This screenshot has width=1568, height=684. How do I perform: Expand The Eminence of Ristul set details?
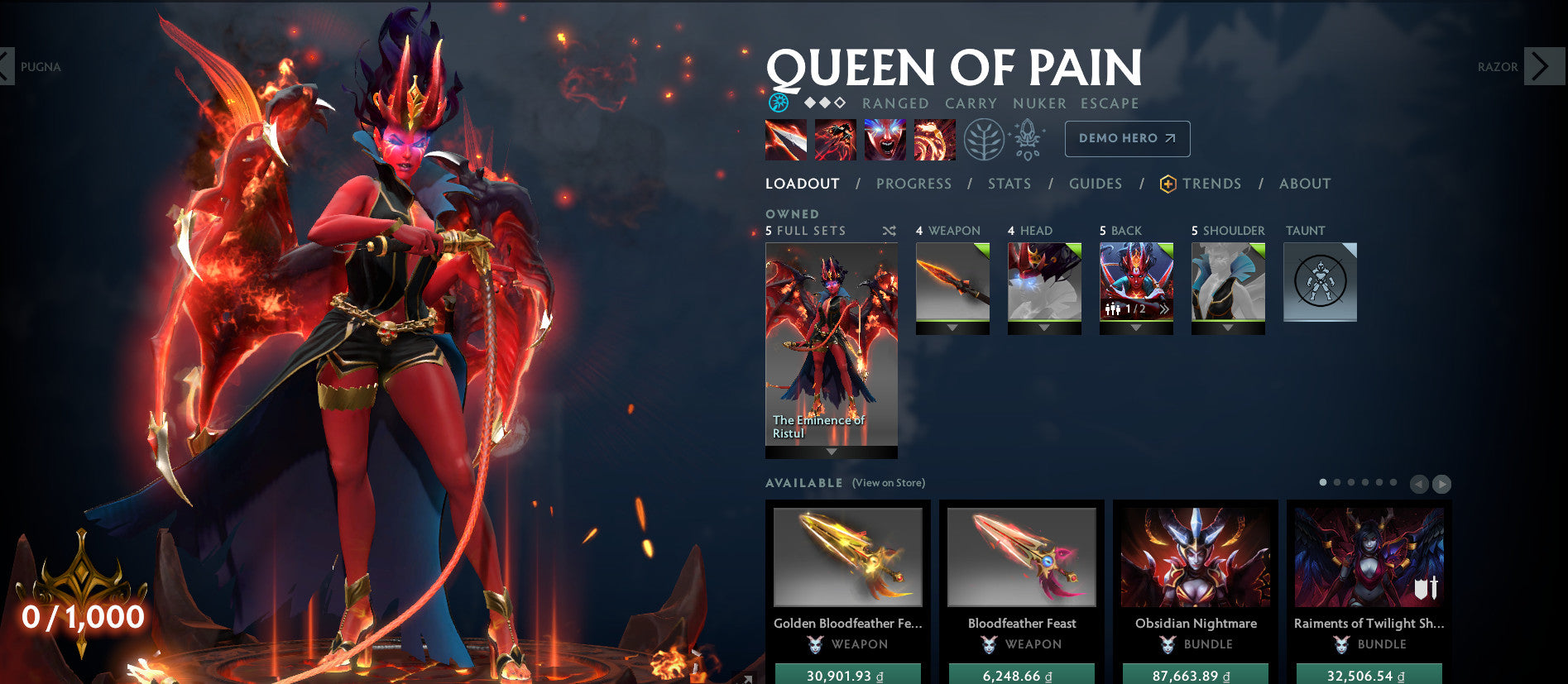(830, 451)
